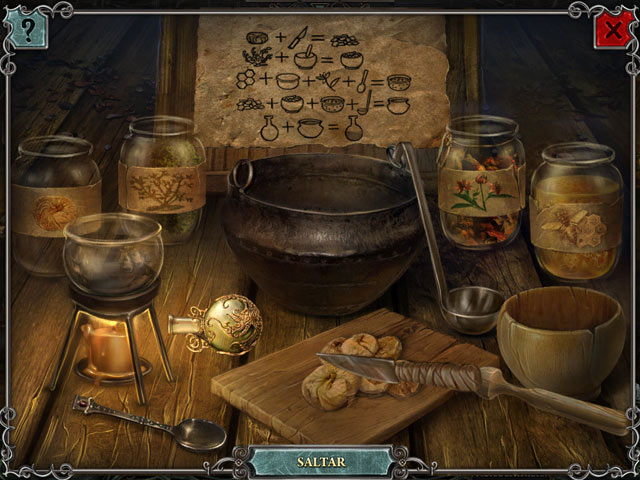Open the question mark help button

click(x=28, y=30)
